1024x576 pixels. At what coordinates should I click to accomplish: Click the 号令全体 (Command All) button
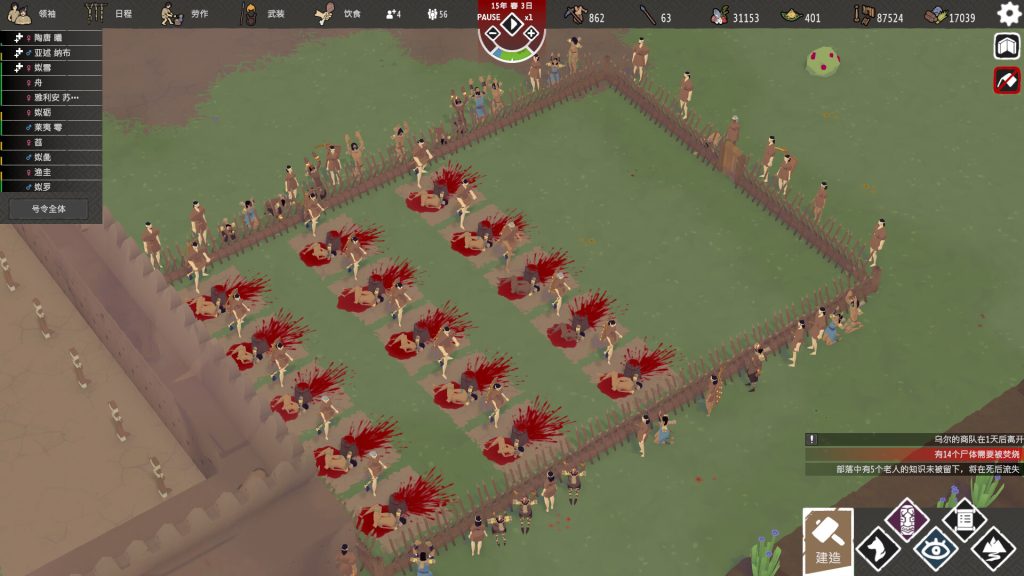coord(48,209)
